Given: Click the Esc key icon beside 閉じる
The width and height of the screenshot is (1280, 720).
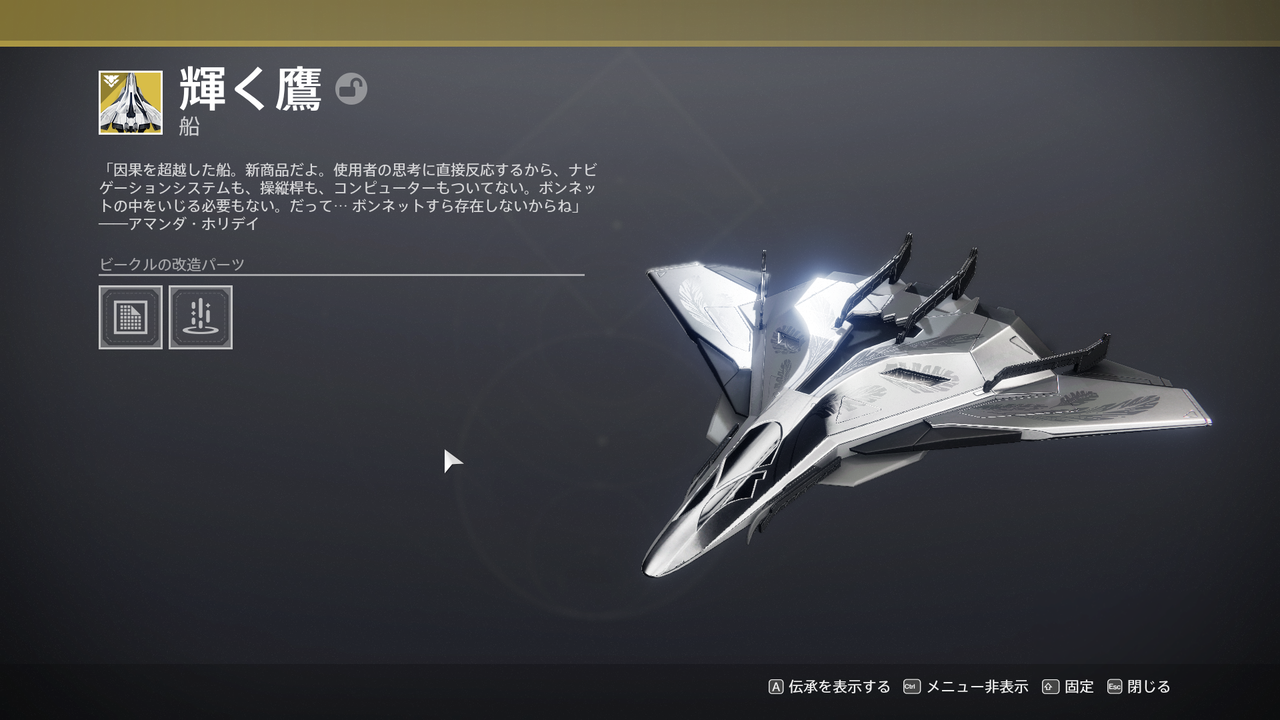Looking at the screenshot, I should (x=1113, y=687).
